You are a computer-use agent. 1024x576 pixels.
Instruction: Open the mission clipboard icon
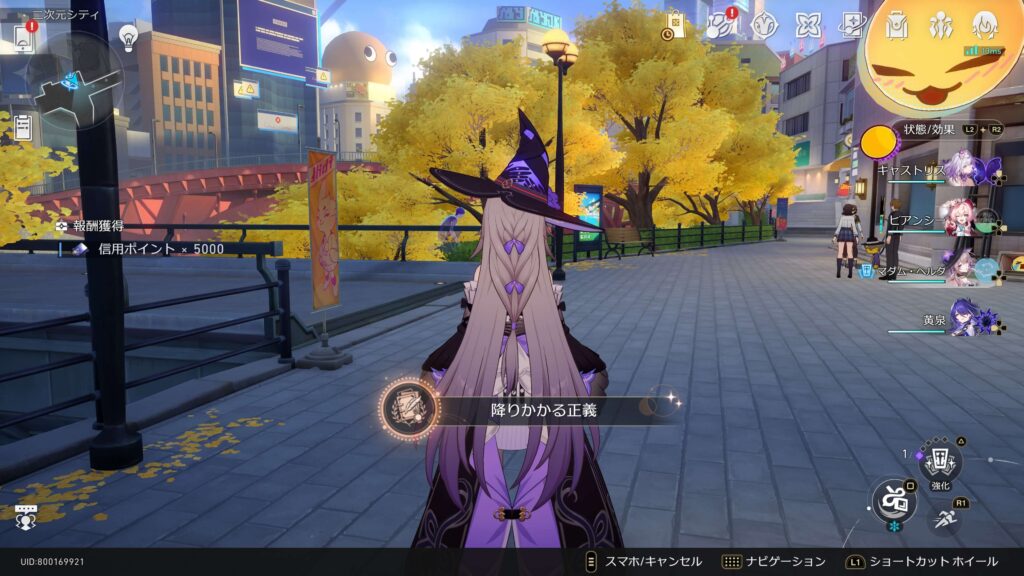[22, 127]
